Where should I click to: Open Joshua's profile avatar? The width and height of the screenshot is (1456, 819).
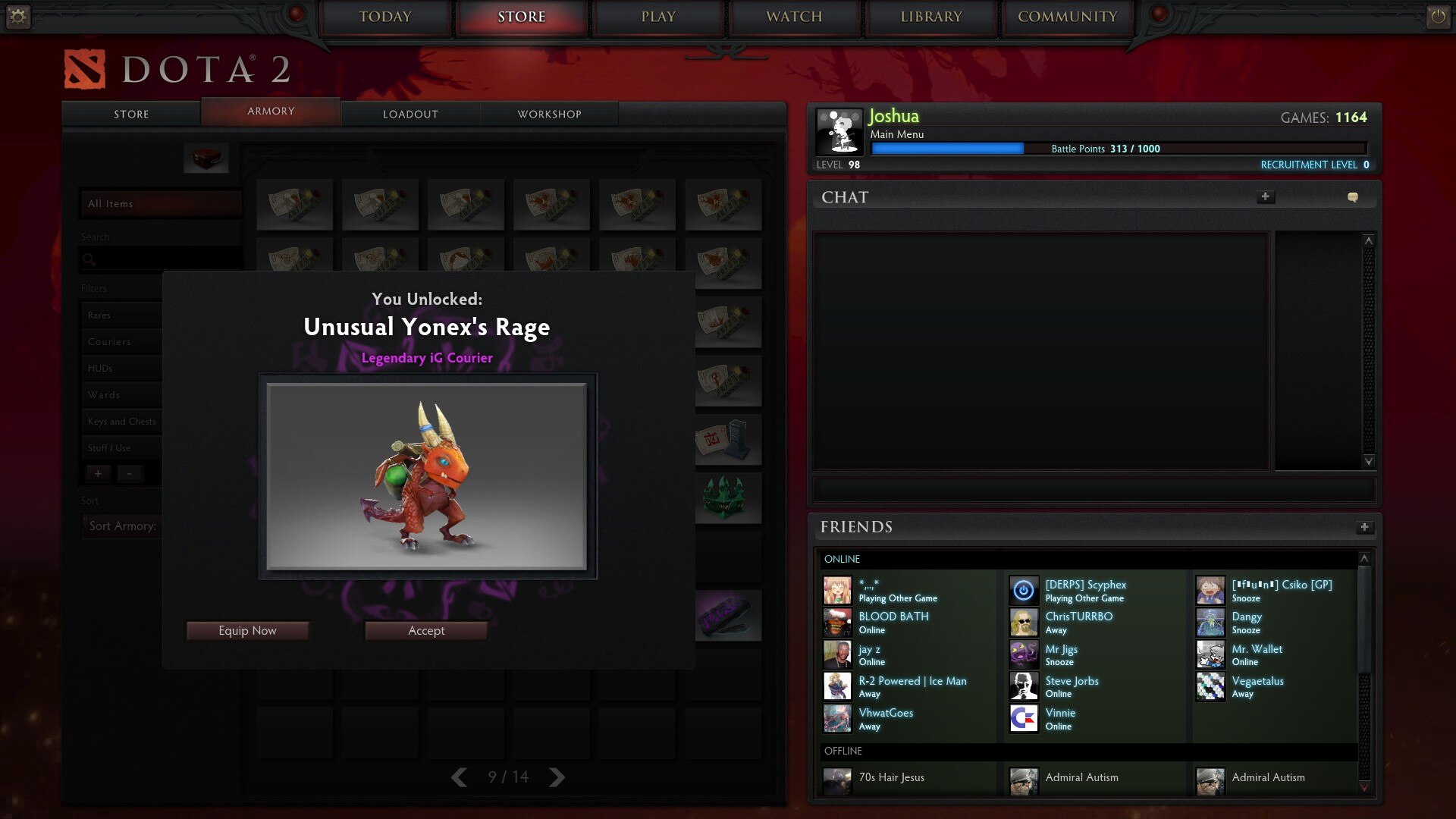(839, 132)
